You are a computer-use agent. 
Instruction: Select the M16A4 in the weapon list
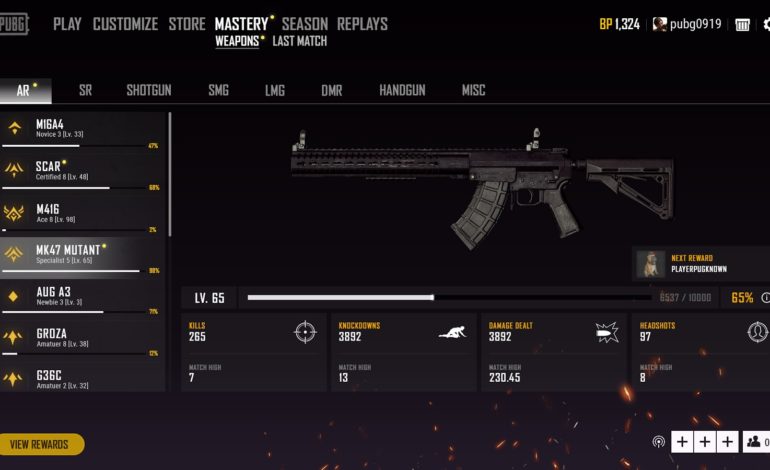pyautogui.click(x=82, y=129)
